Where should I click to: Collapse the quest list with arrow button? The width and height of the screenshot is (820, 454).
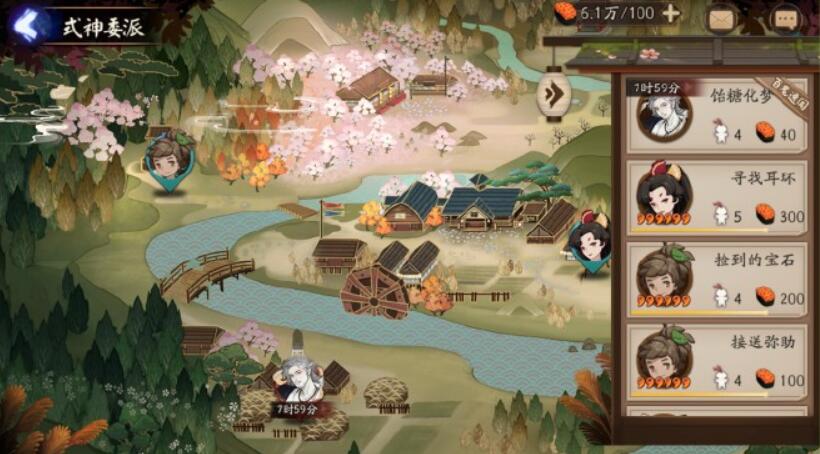click(552, 96)
